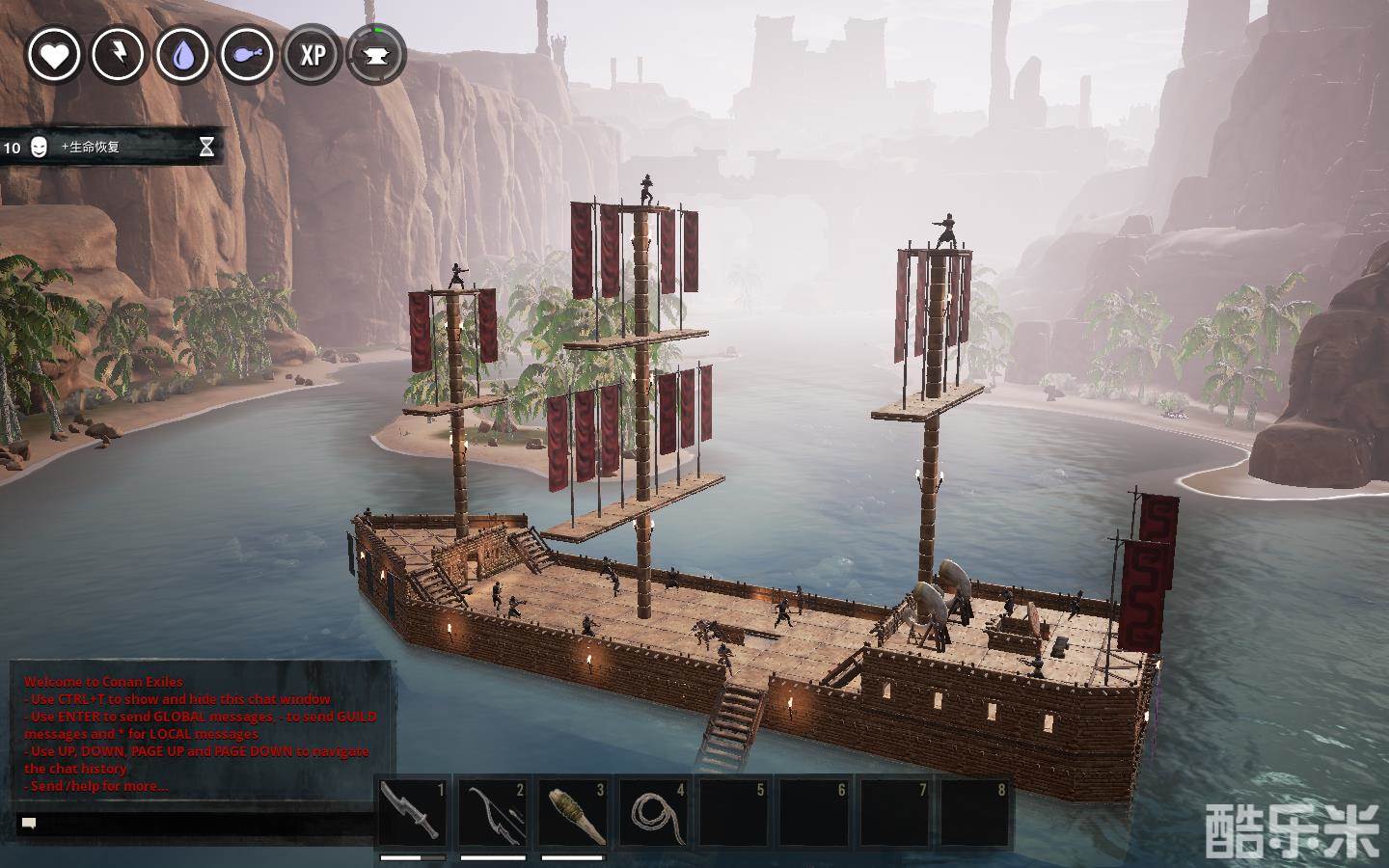This screenshot has height=868, width=1389.
Task: Click the lightning bolt stamina icon
Action: [x=118, y=54]
